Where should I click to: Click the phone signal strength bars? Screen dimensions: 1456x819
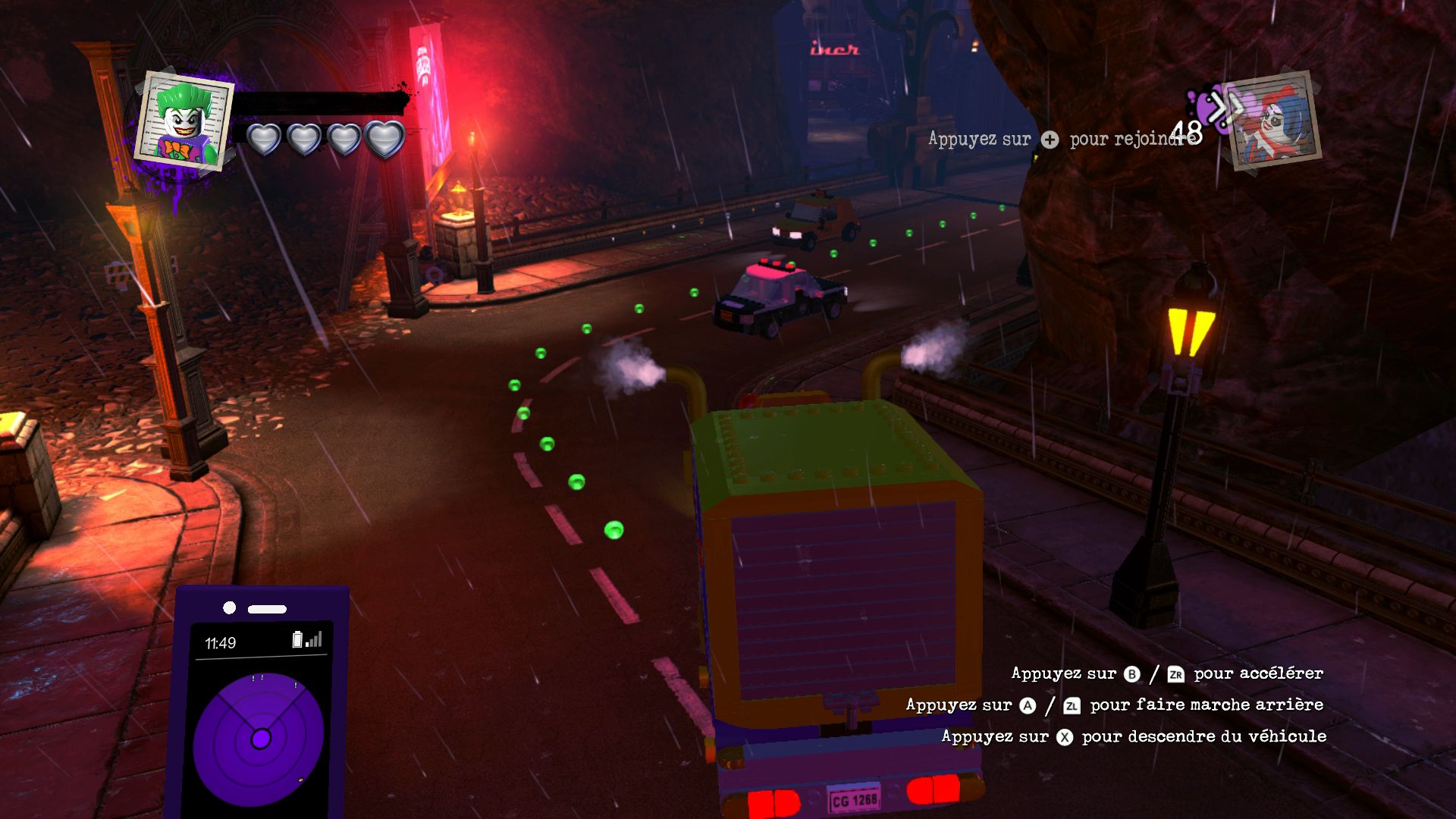[314, 639]
